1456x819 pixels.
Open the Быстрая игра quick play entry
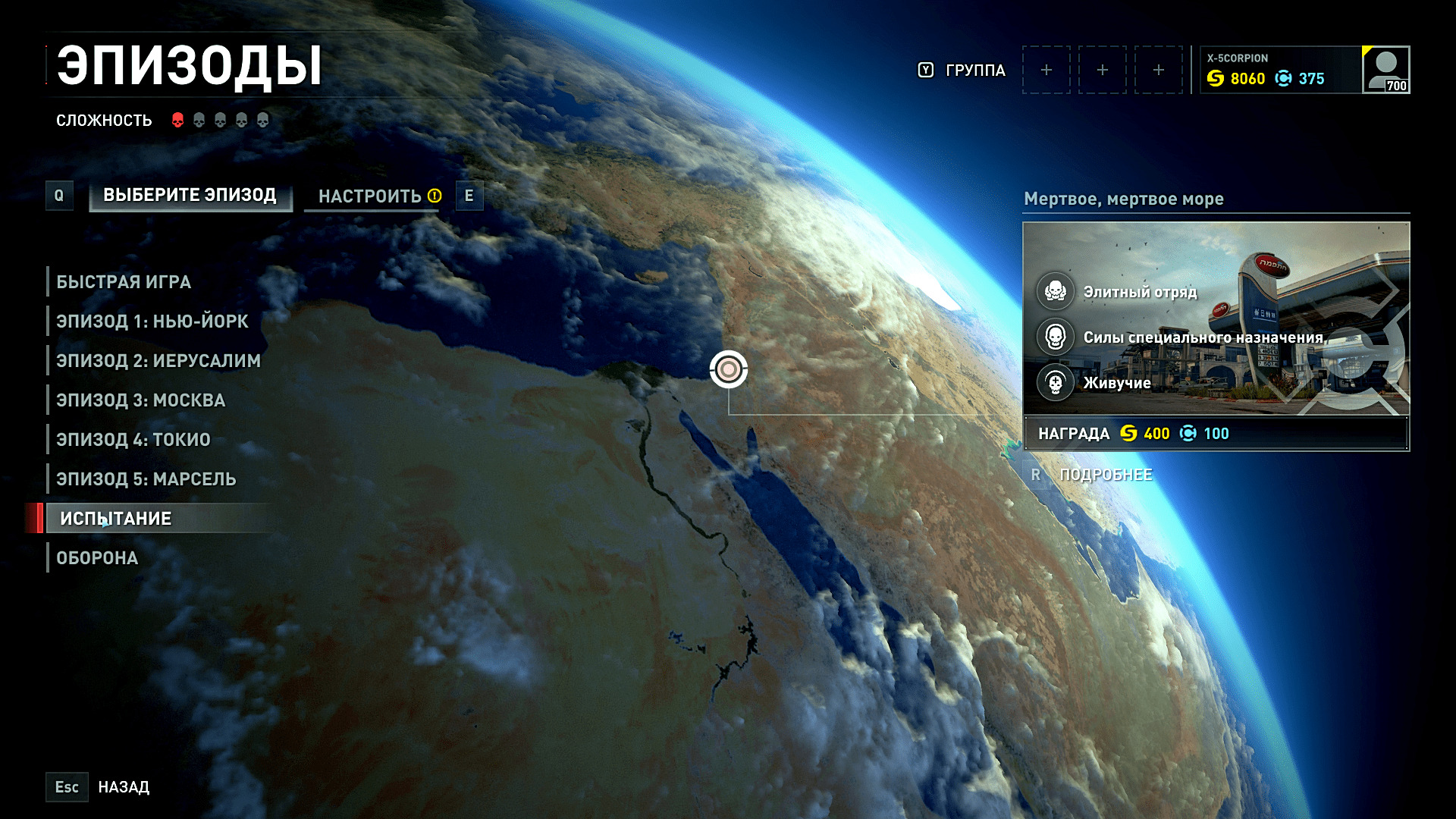(124, 282)
